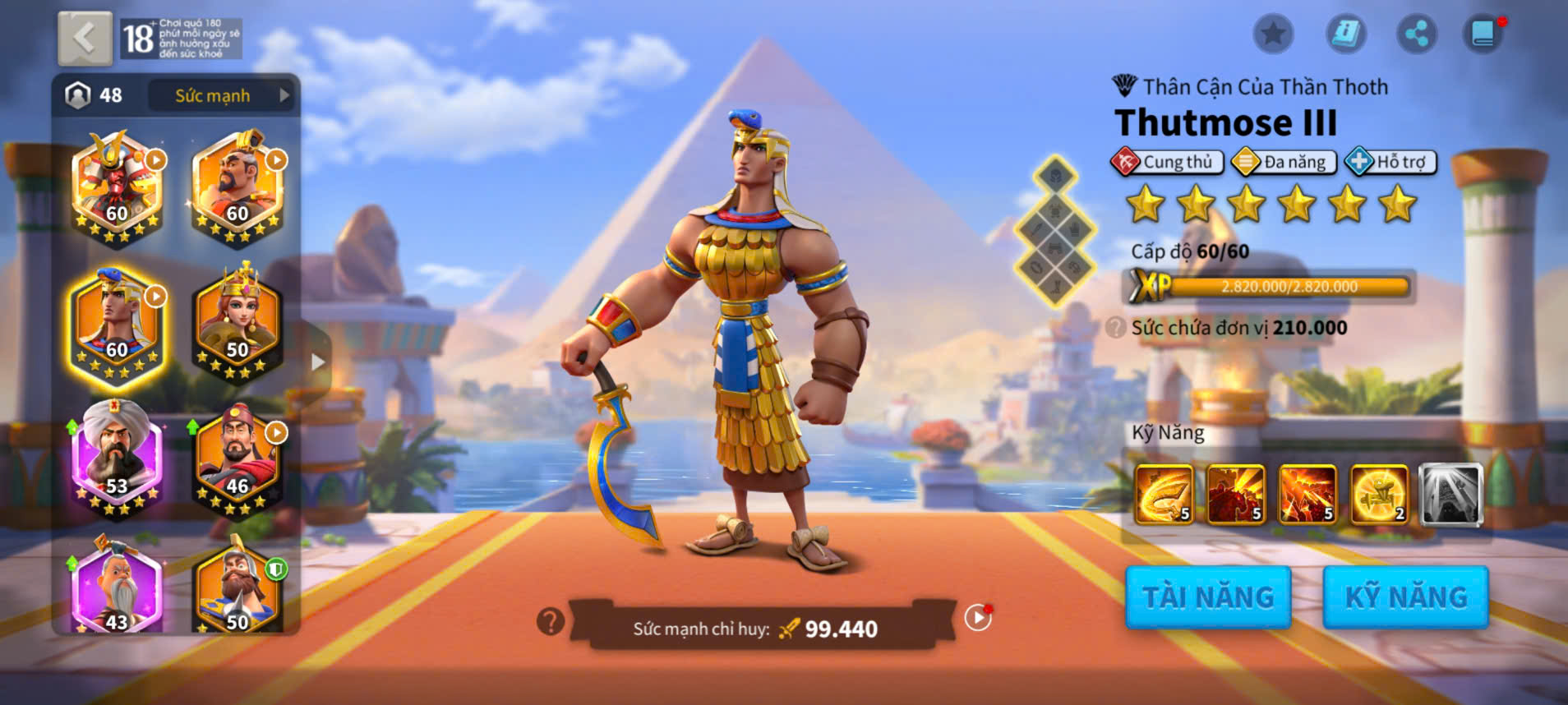
Task: Choose the turbaned level 53 commander
Action: [117, 458]
